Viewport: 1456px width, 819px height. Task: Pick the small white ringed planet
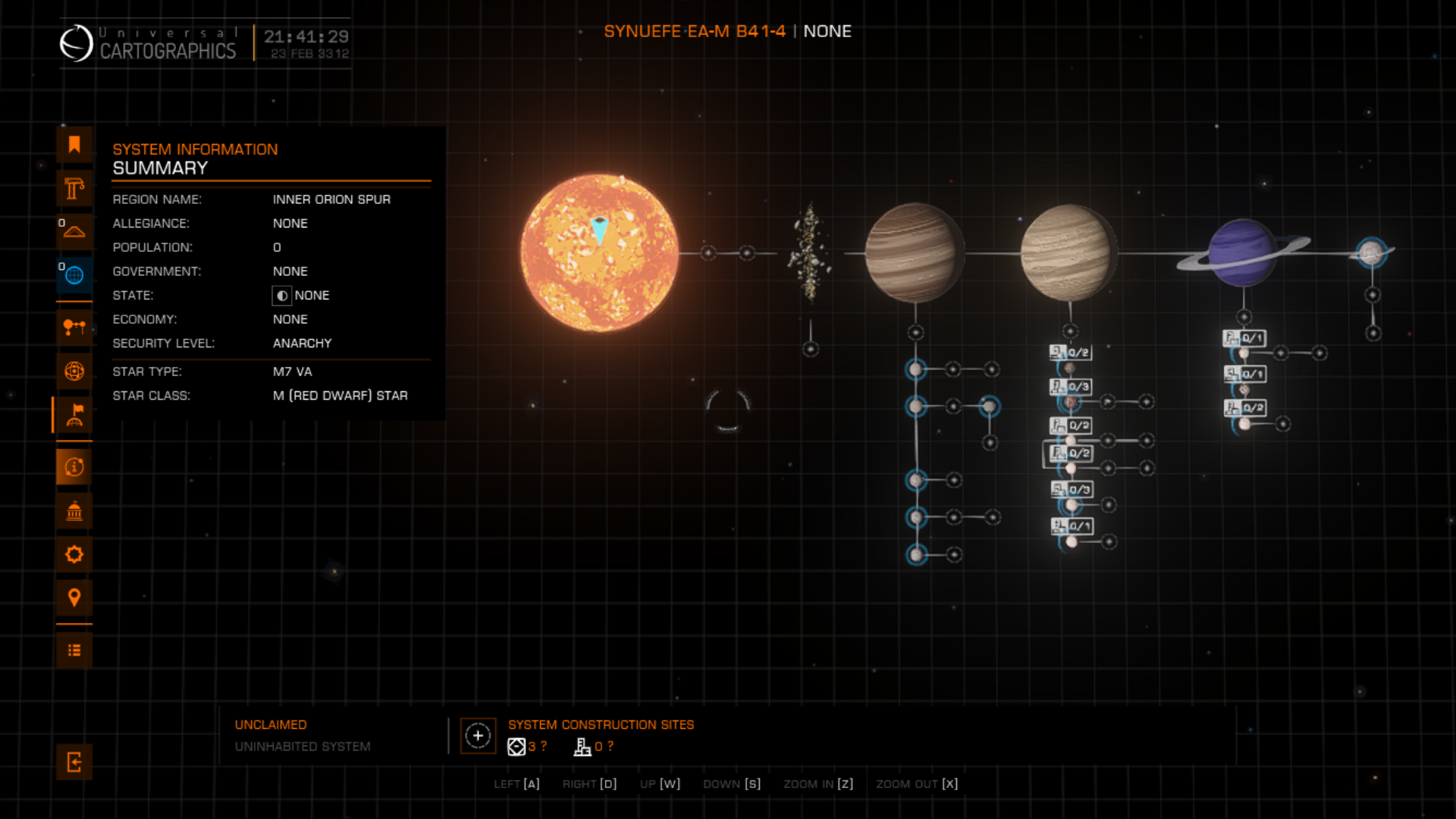(1371, 253)
